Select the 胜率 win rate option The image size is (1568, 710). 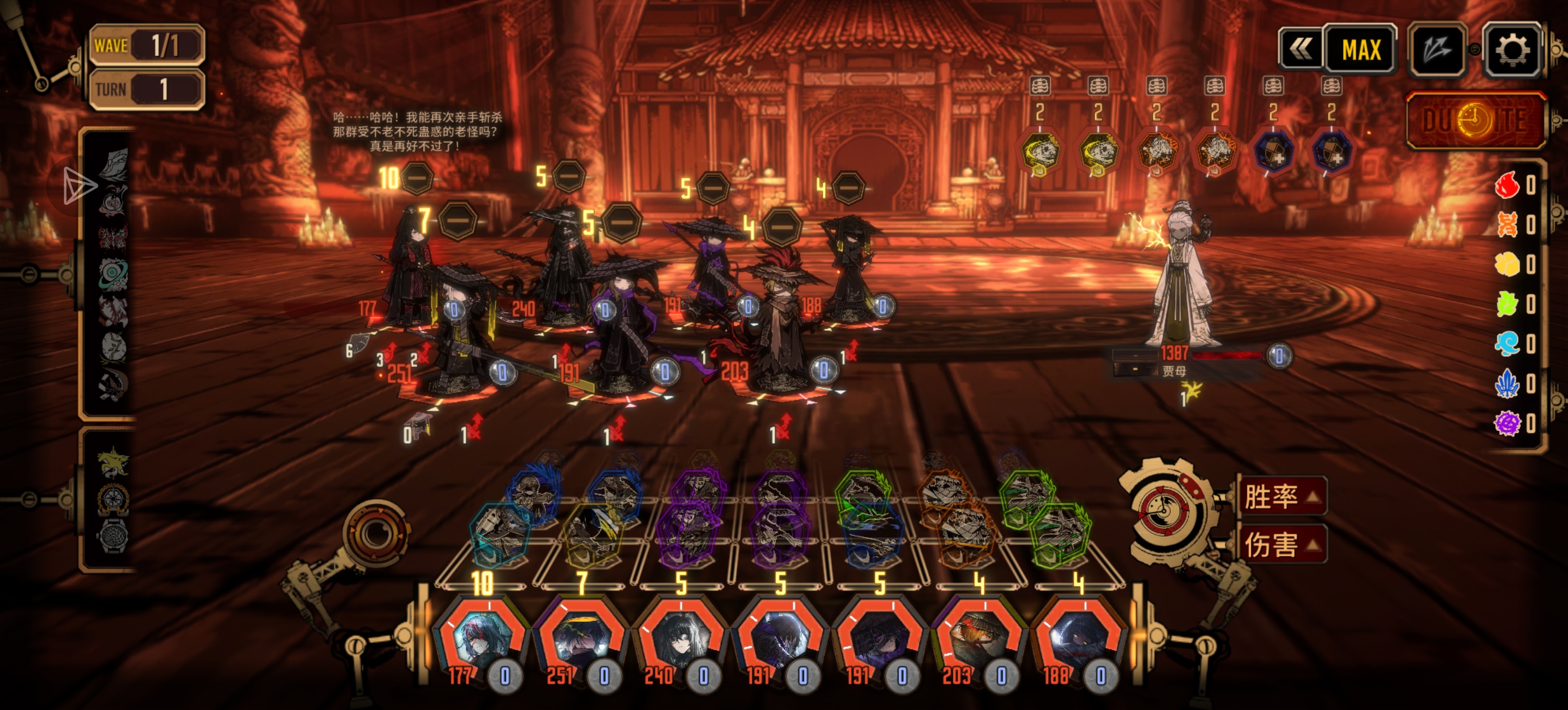point(1282,496)
